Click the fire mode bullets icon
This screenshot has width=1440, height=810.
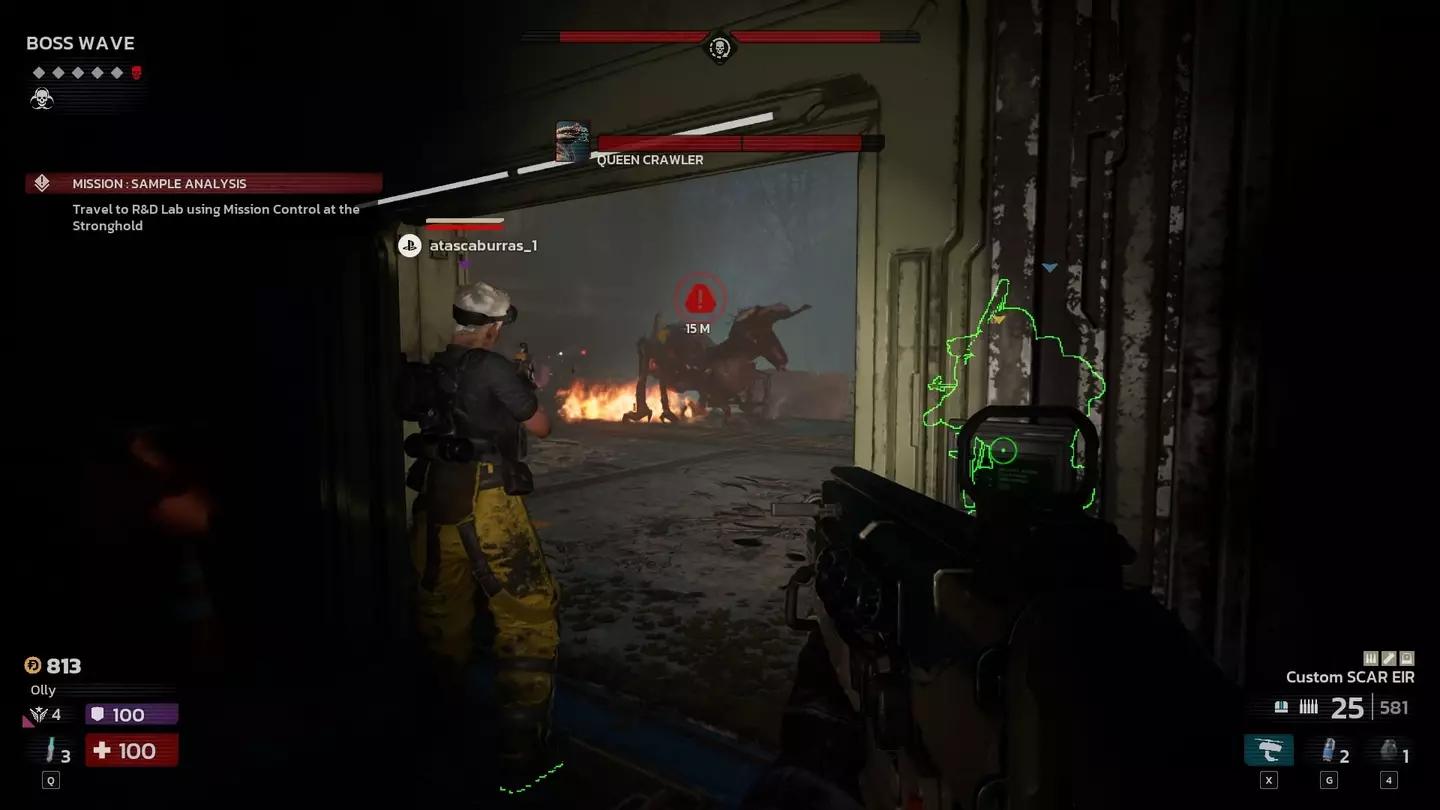(x=1308, y=707)
